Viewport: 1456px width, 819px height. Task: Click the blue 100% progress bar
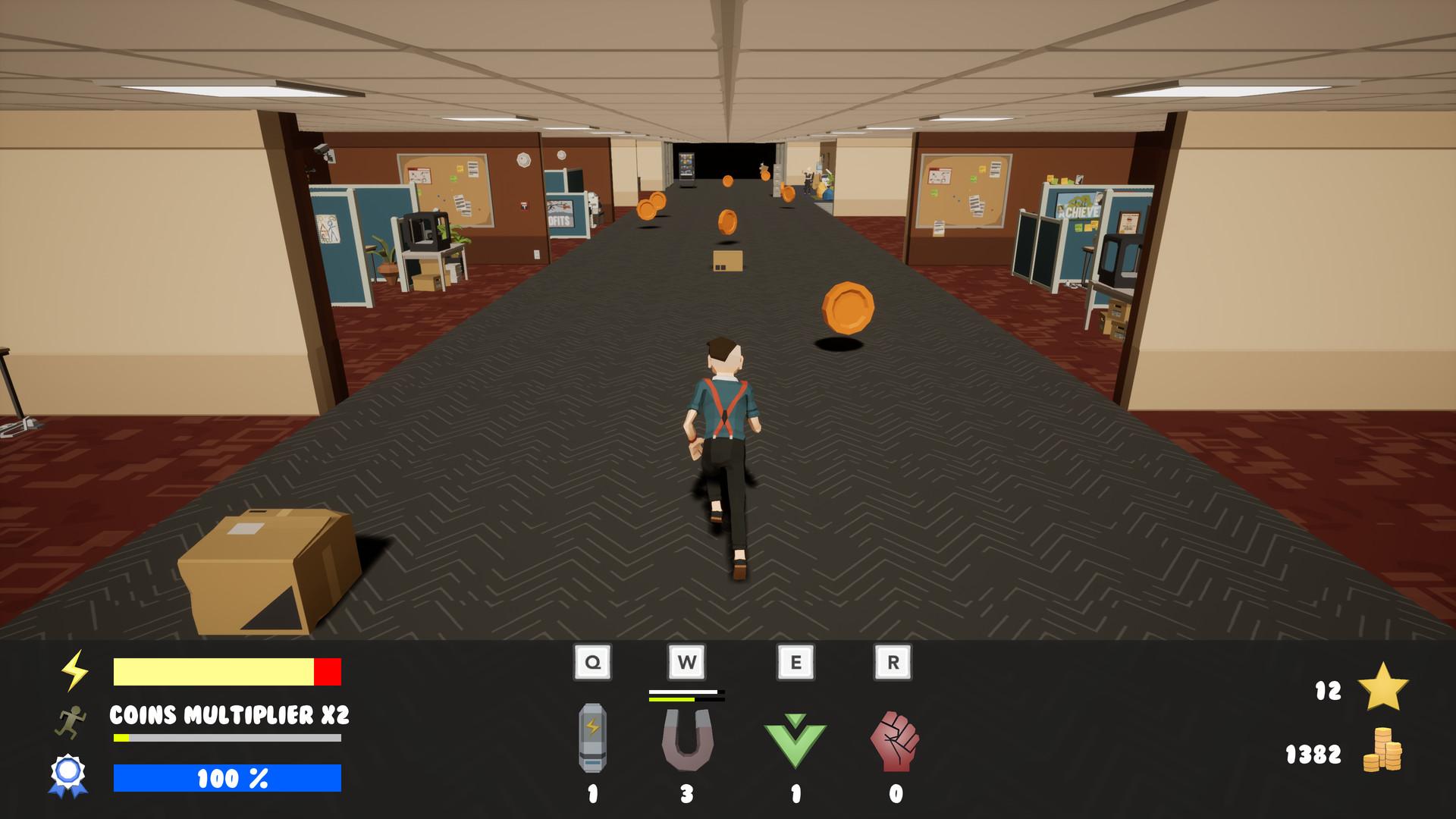227,778
